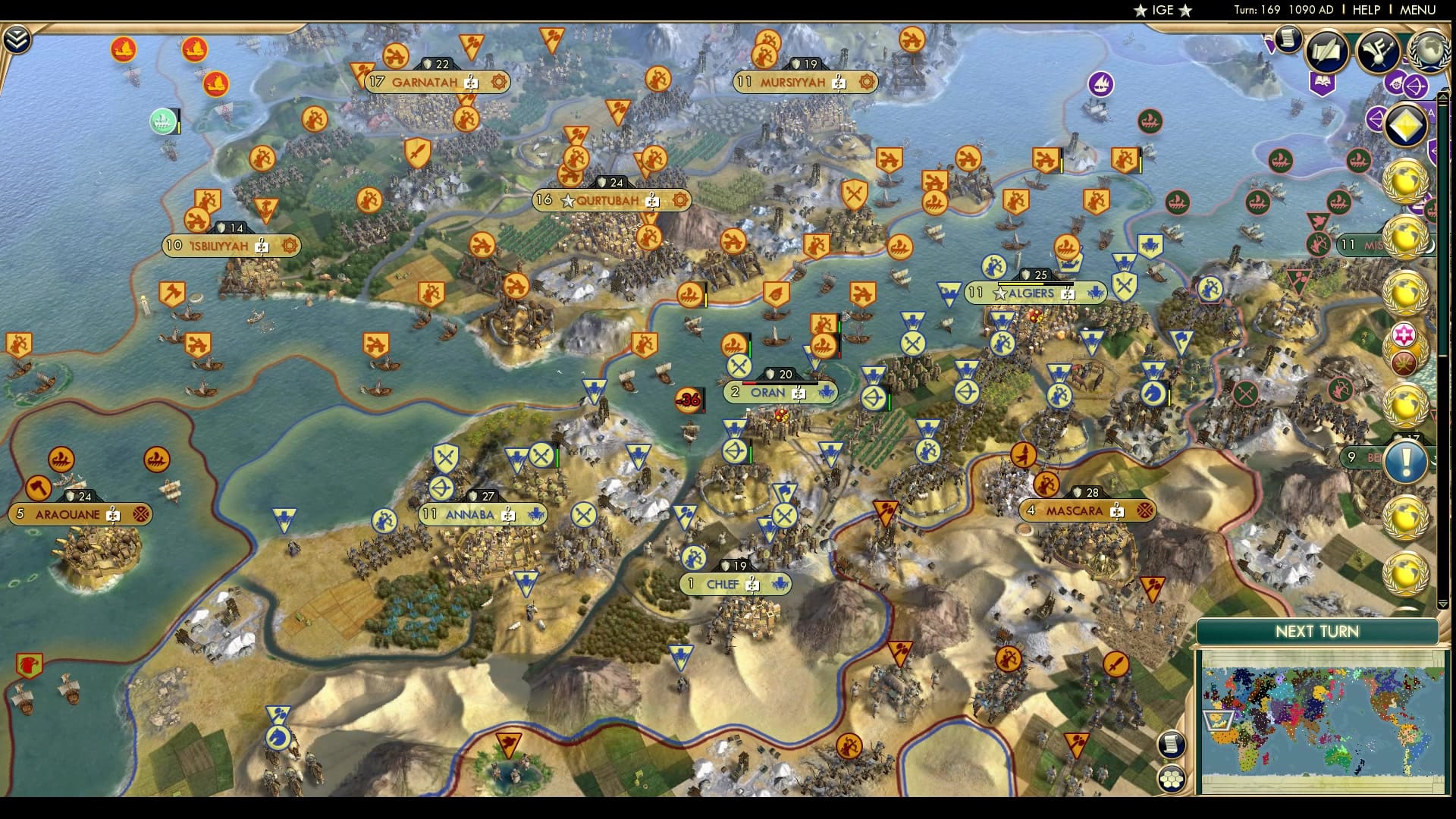
Task: Expand more notifications using the small arrow below the scrollbar
Action: click(1443, 604)
